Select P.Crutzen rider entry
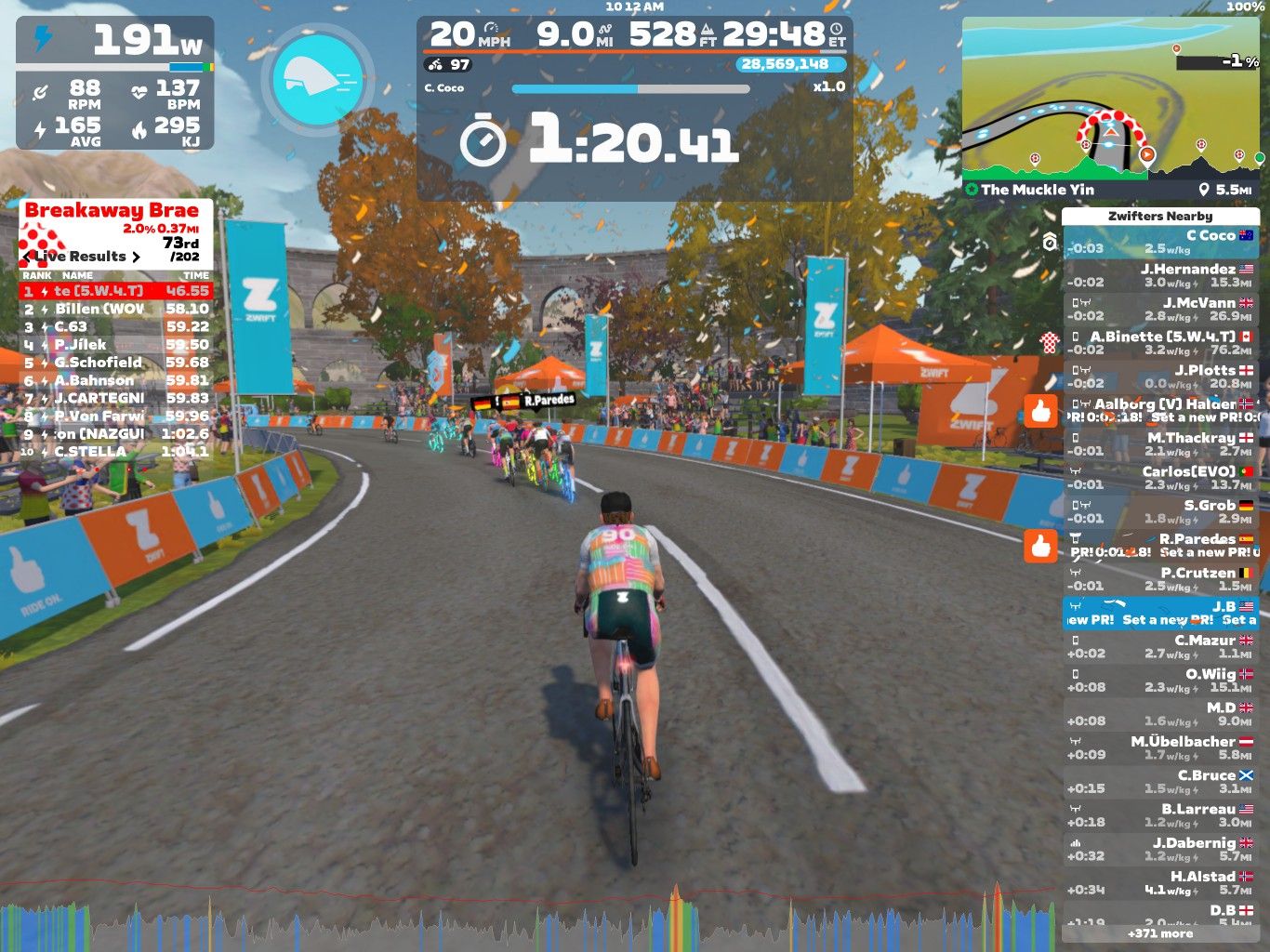Image resolution: width=1270 pixels, height=952 pixels. (1159, 579)
